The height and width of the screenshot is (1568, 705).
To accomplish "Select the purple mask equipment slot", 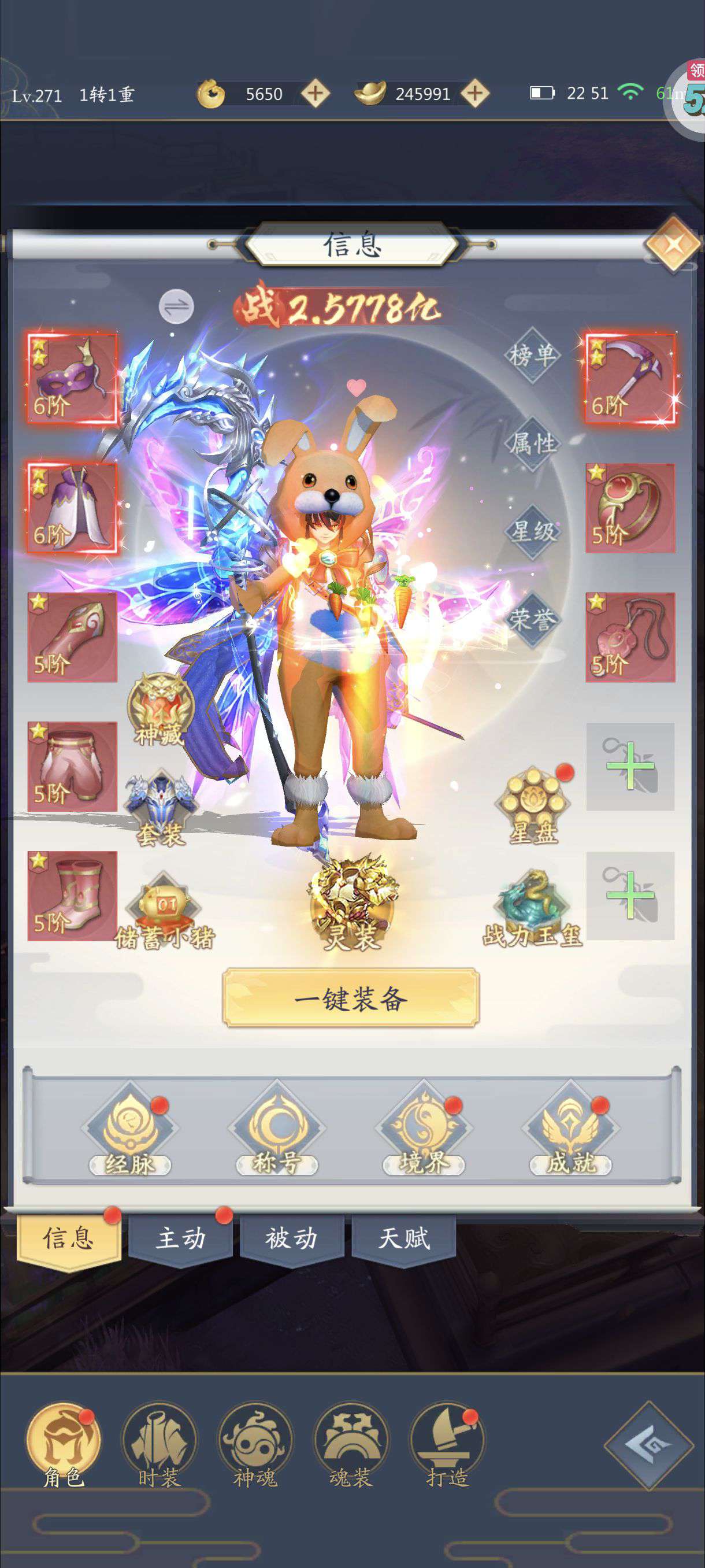I will tap(72, 378).
